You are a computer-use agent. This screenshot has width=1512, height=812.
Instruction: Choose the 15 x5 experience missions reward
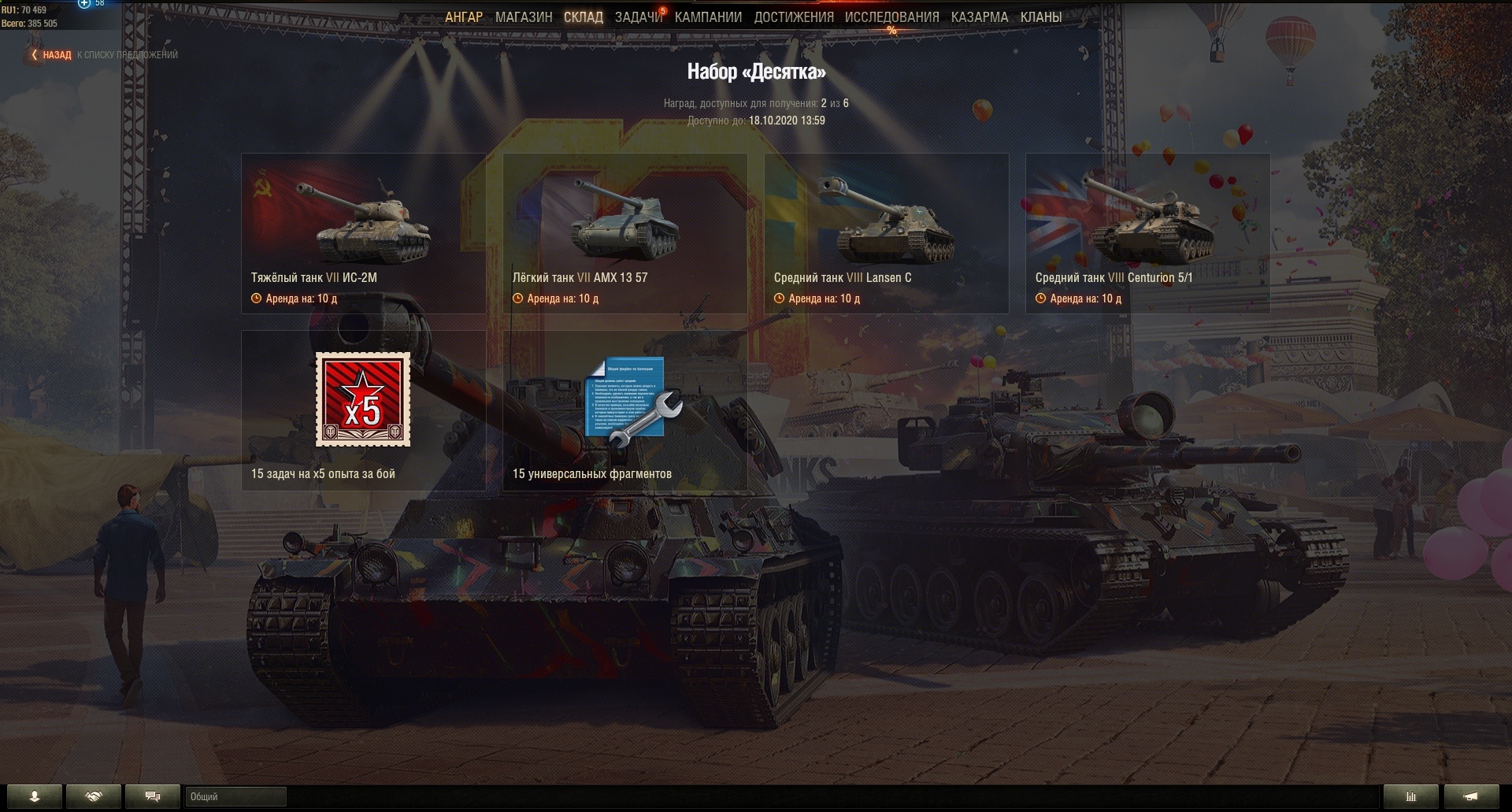click(x=363, y=410)
